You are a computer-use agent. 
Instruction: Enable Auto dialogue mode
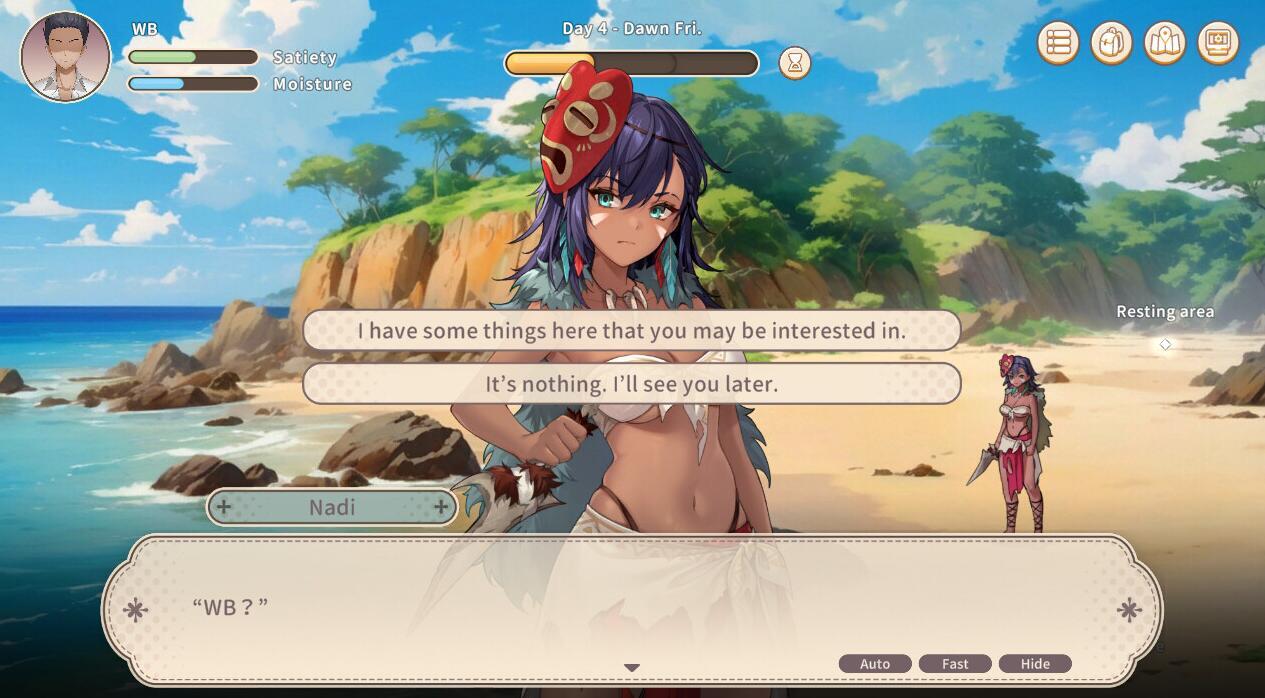pos(874,664)
